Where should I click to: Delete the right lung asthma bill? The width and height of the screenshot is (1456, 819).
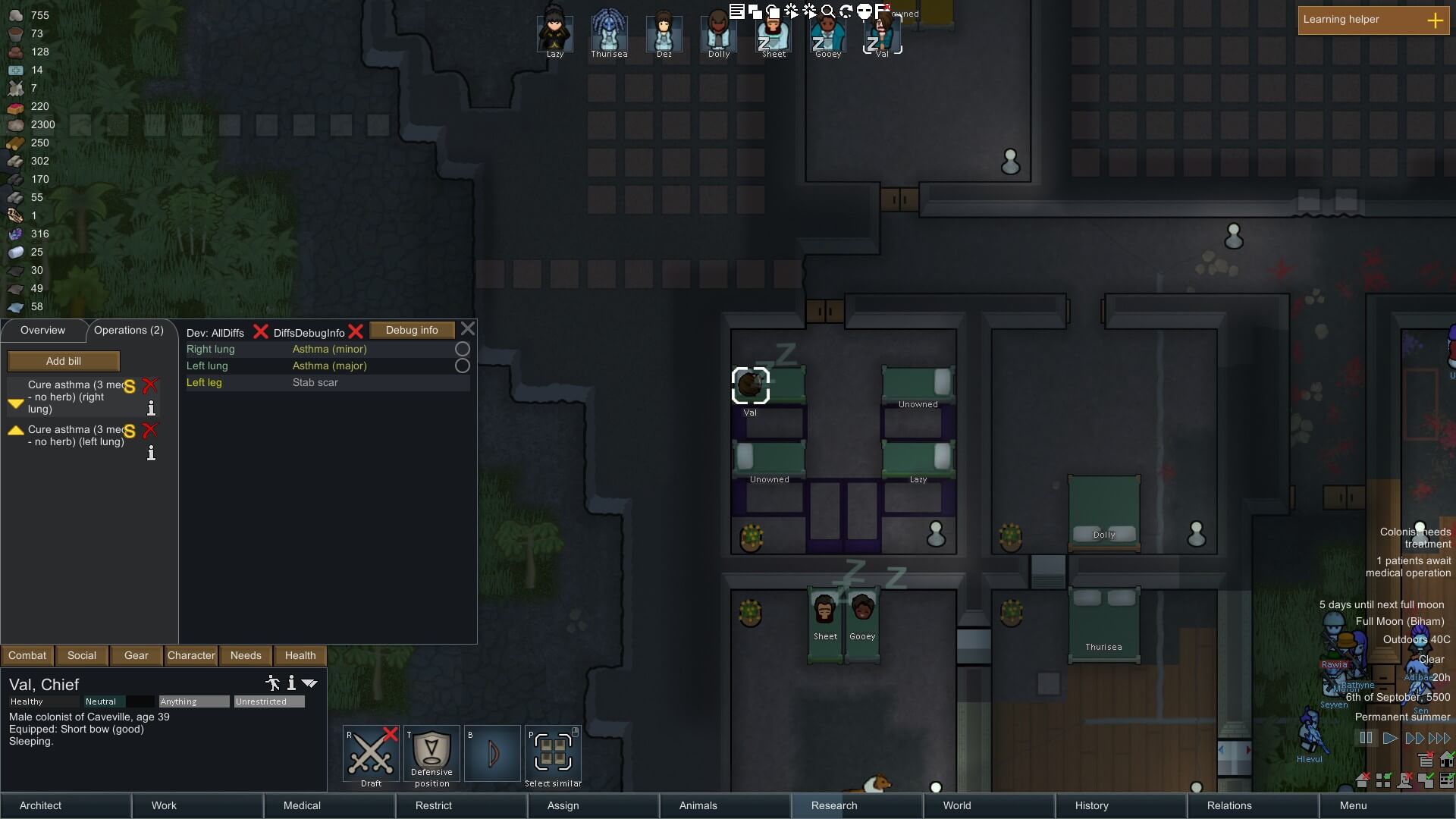pyautogui.click(x=150, y=385)
